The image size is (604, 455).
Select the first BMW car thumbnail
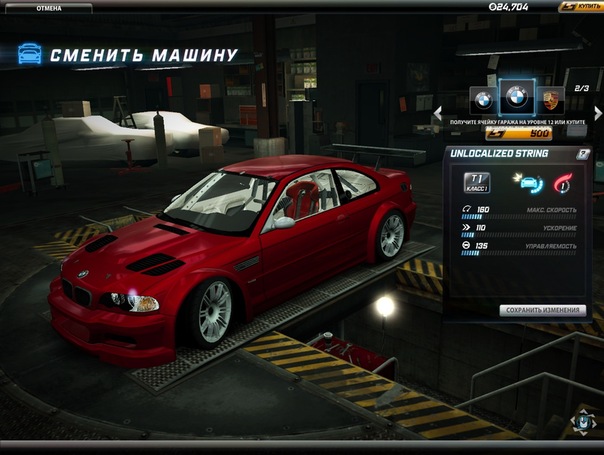(x=482, y=99)
